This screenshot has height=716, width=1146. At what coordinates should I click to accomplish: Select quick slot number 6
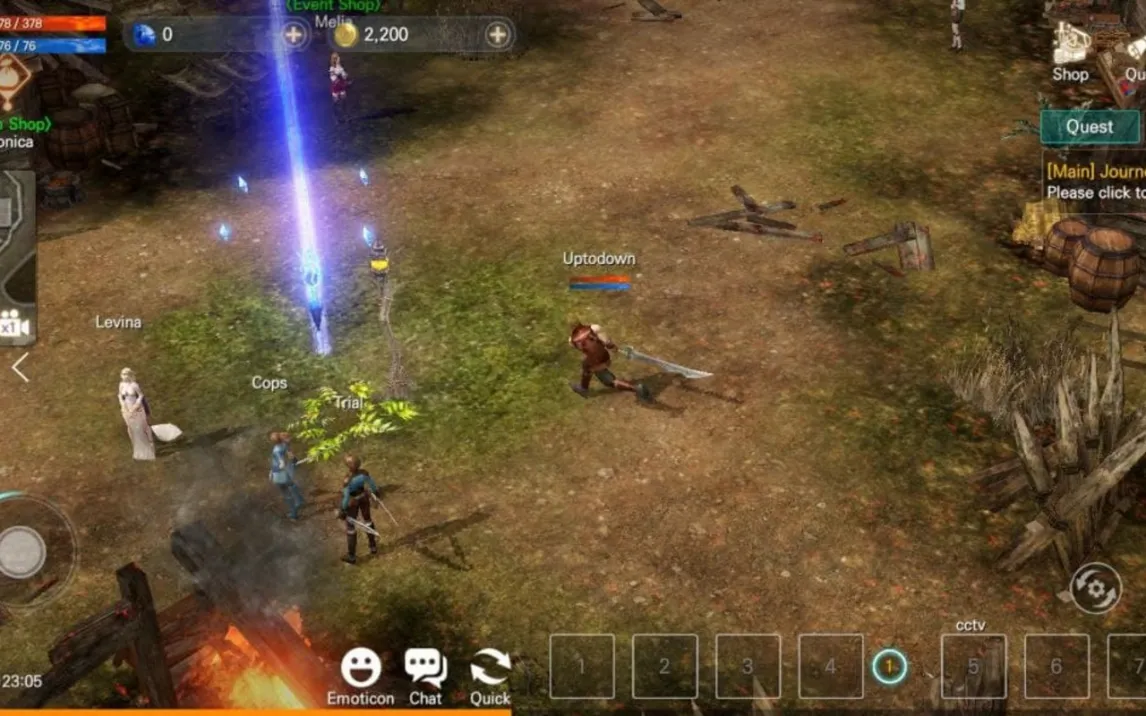(1056, 666)
